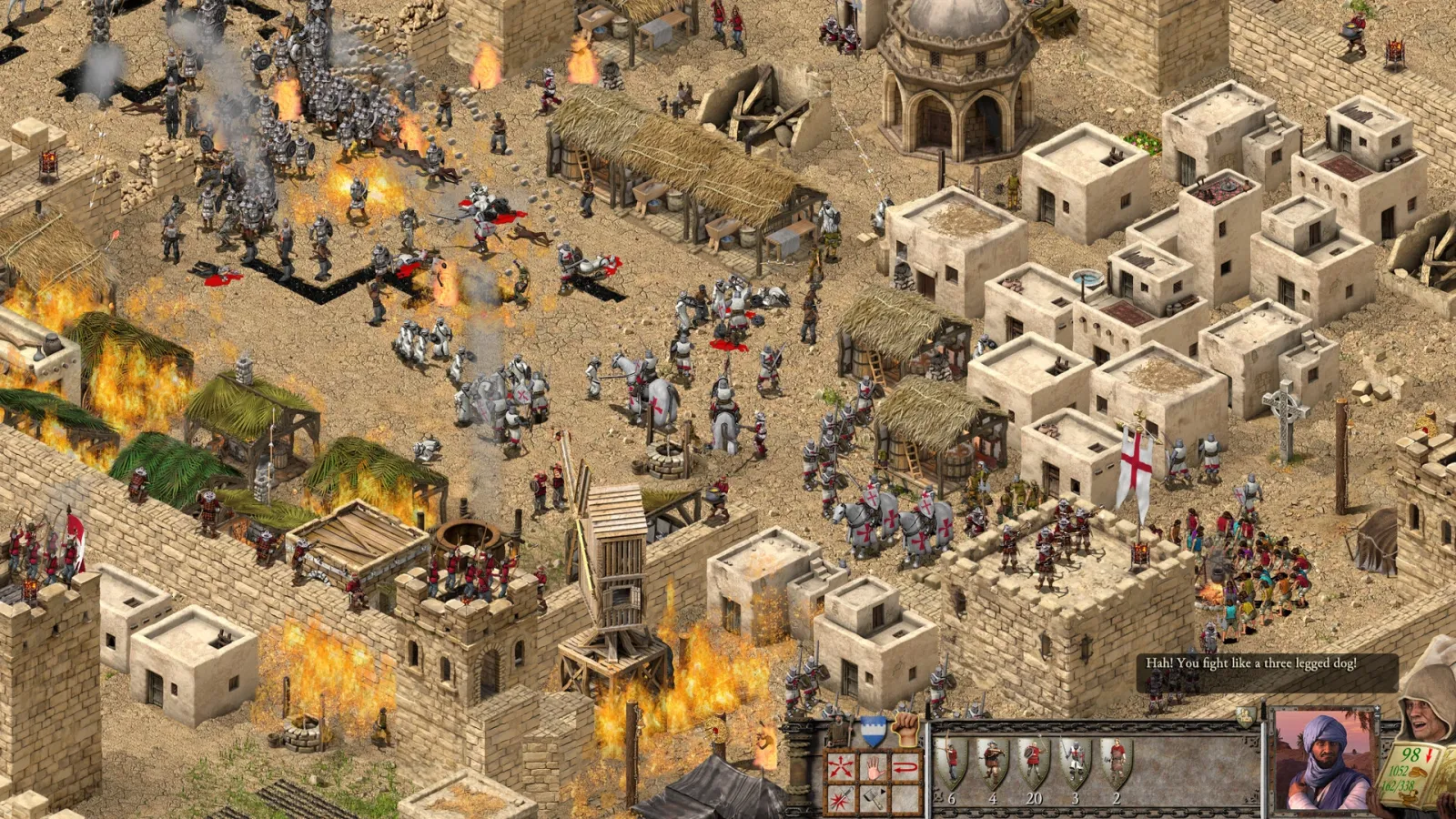Click the crest emblem above the portrait frame
This screenshot has height=819, width=1456.
pos(1247,716)
